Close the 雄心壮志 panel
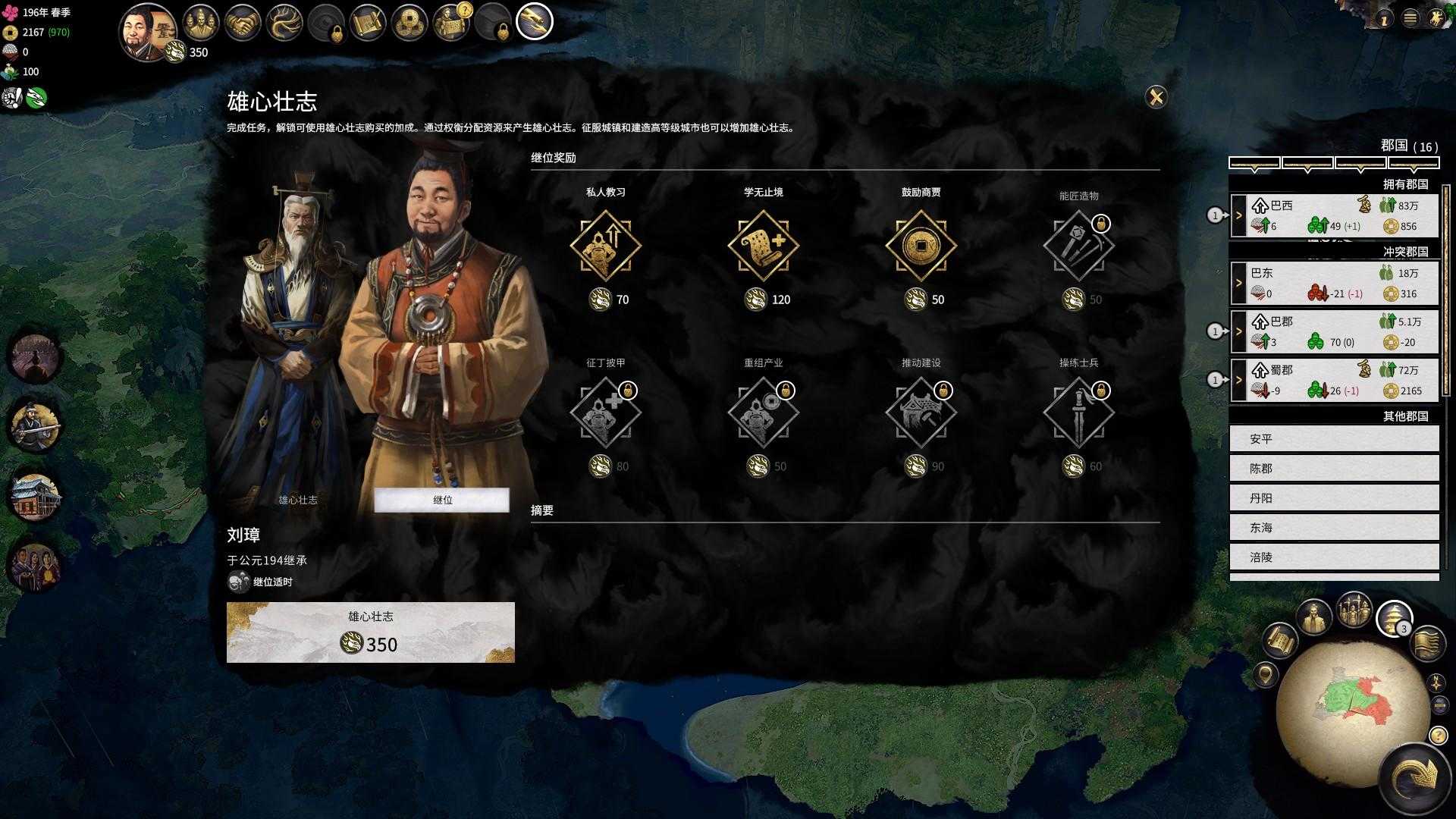This screenshot has width=1456, height=819. [1156, 97]
